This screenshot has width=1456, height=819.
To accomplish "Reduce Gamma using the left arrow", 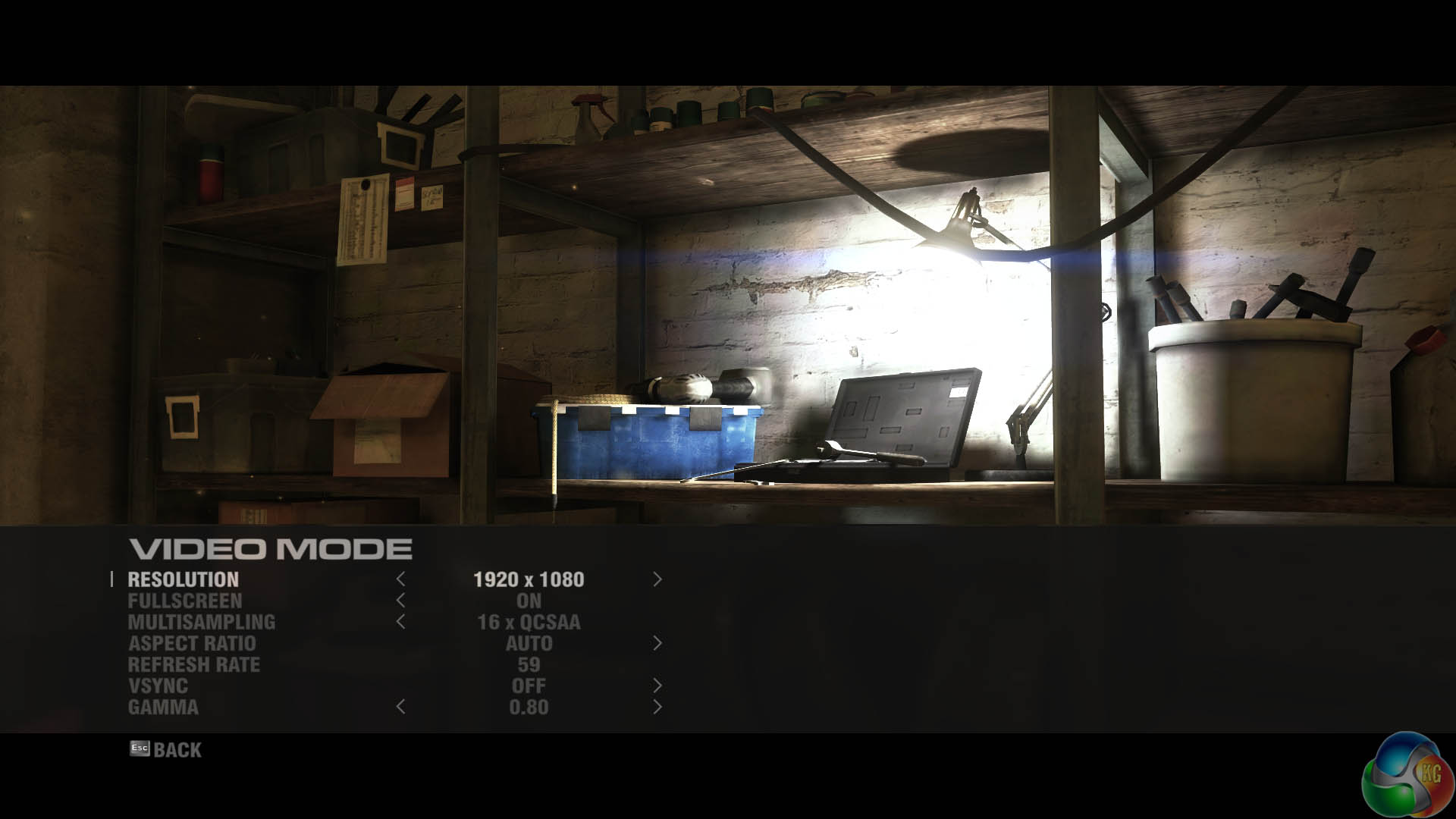I will 400,708.
